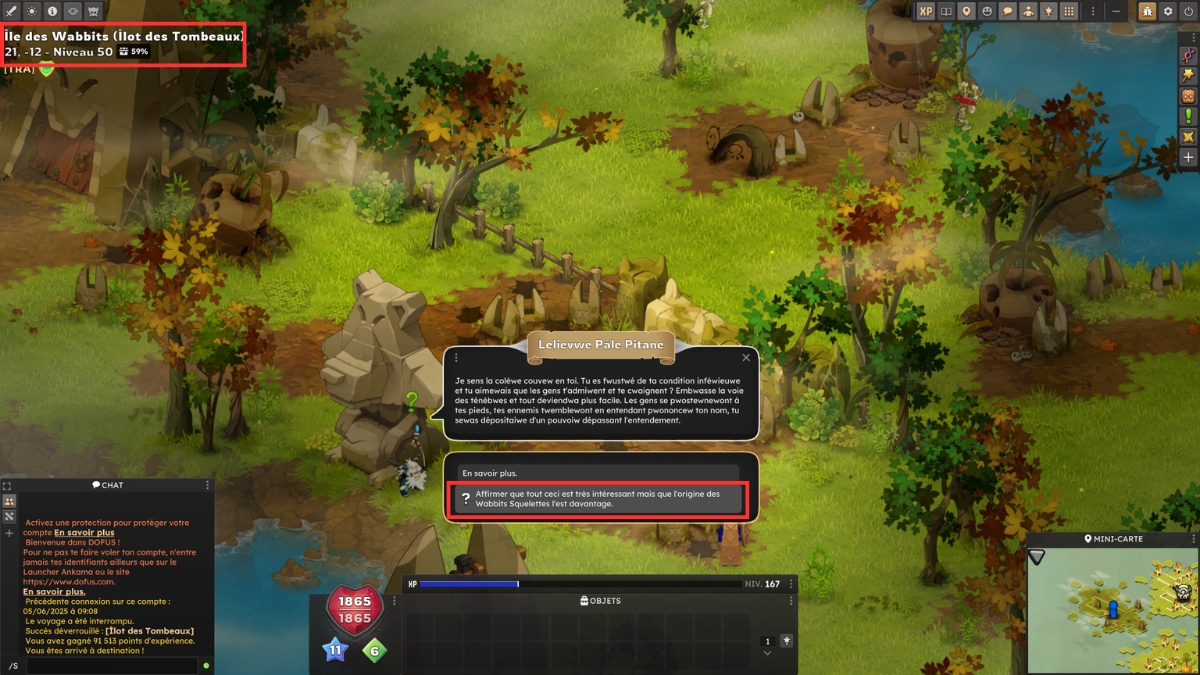This screenshot has width=1200, height=675.
Task: Open the book icon in top bar
Action: (x=947, y=11)
